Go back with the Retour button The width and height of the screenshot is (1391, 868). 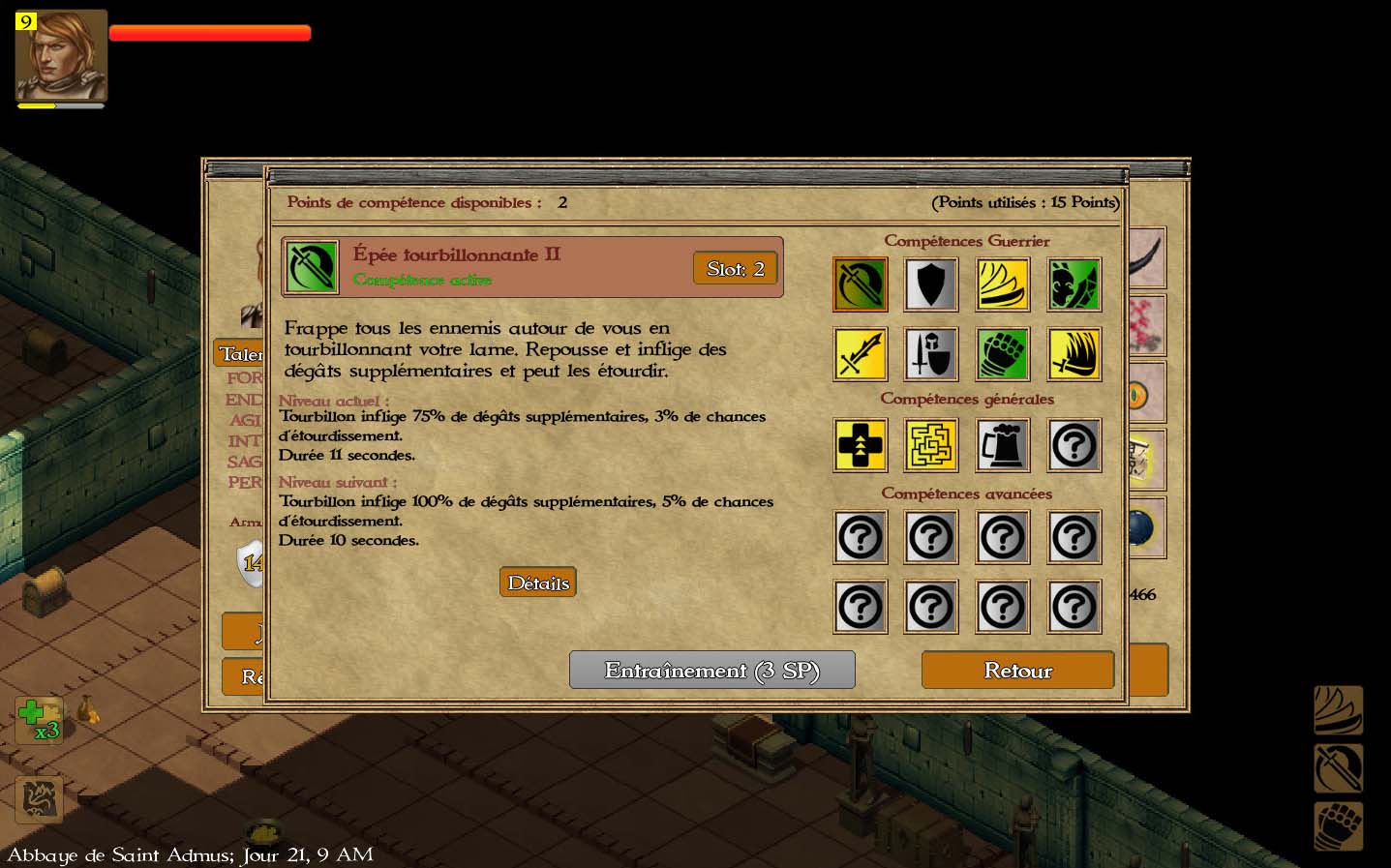[1017, 670]
